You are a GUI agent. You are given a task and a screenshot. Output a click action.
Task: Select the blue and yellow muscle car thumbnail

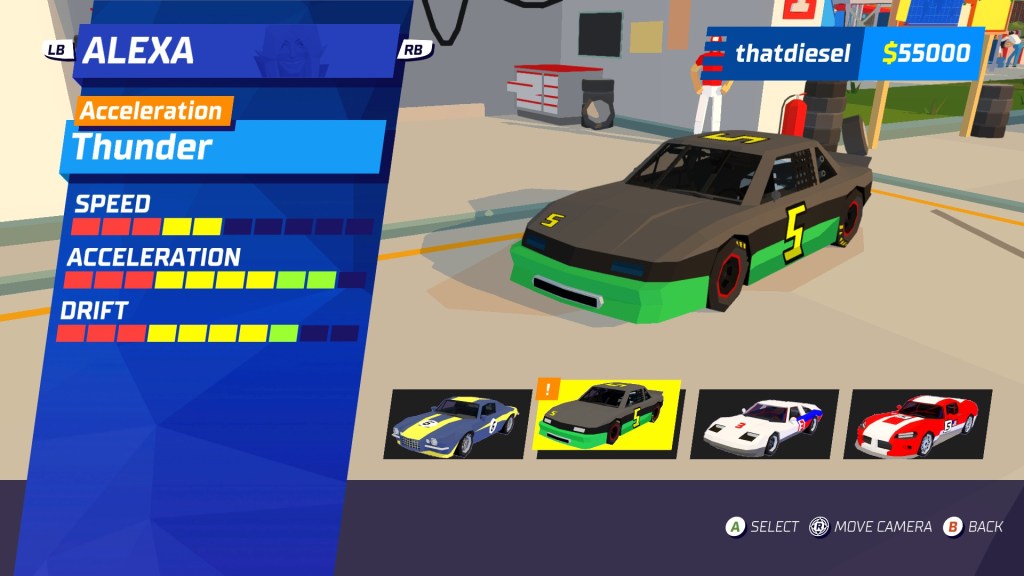point(457,424)
